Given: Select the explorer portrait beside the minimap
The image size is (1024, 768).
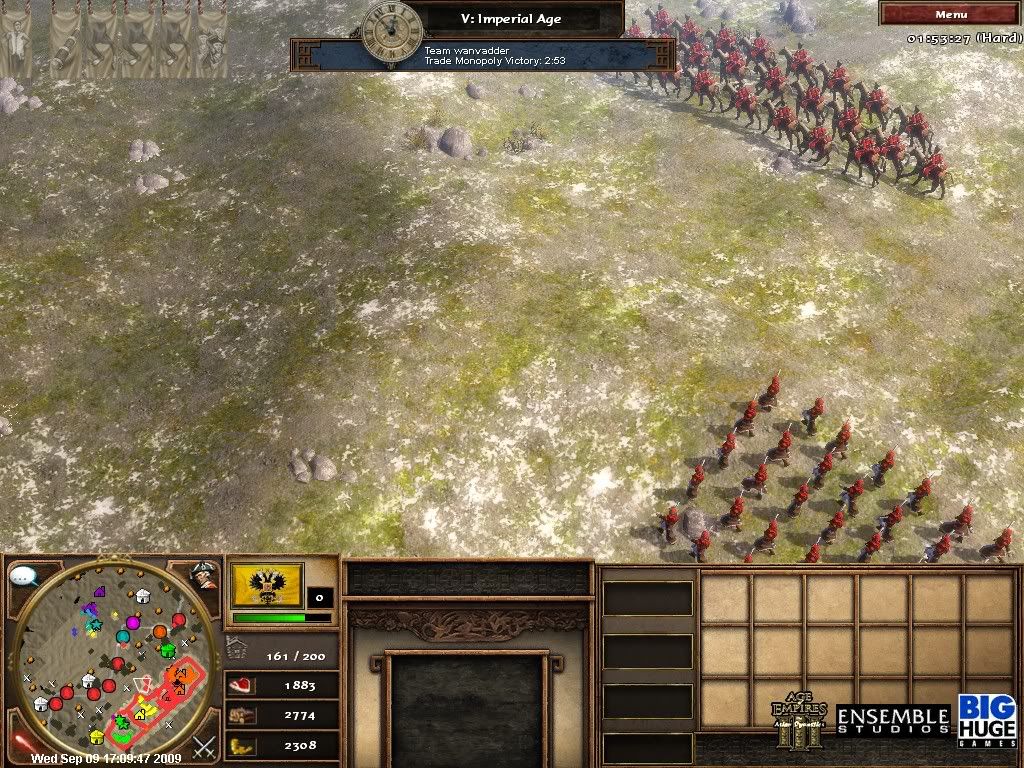Looking at the screenshot, I should (205, 576).
